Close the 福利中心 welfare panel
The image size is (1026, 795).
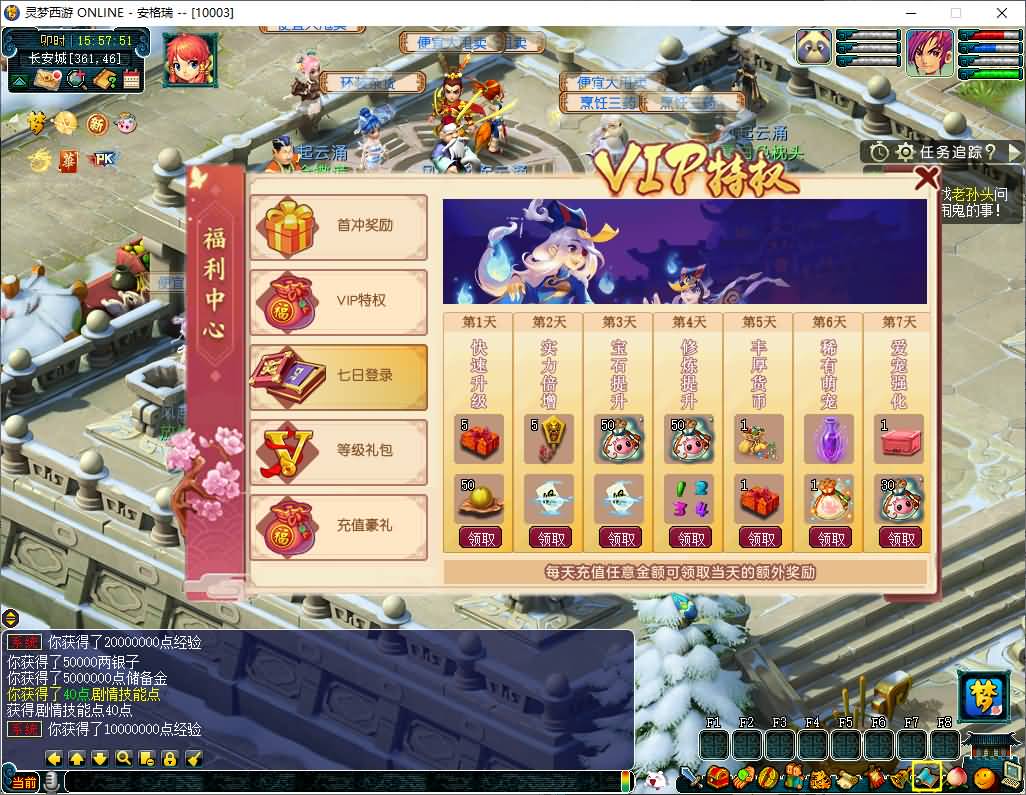pyautogui.click(x=927, y=178)
